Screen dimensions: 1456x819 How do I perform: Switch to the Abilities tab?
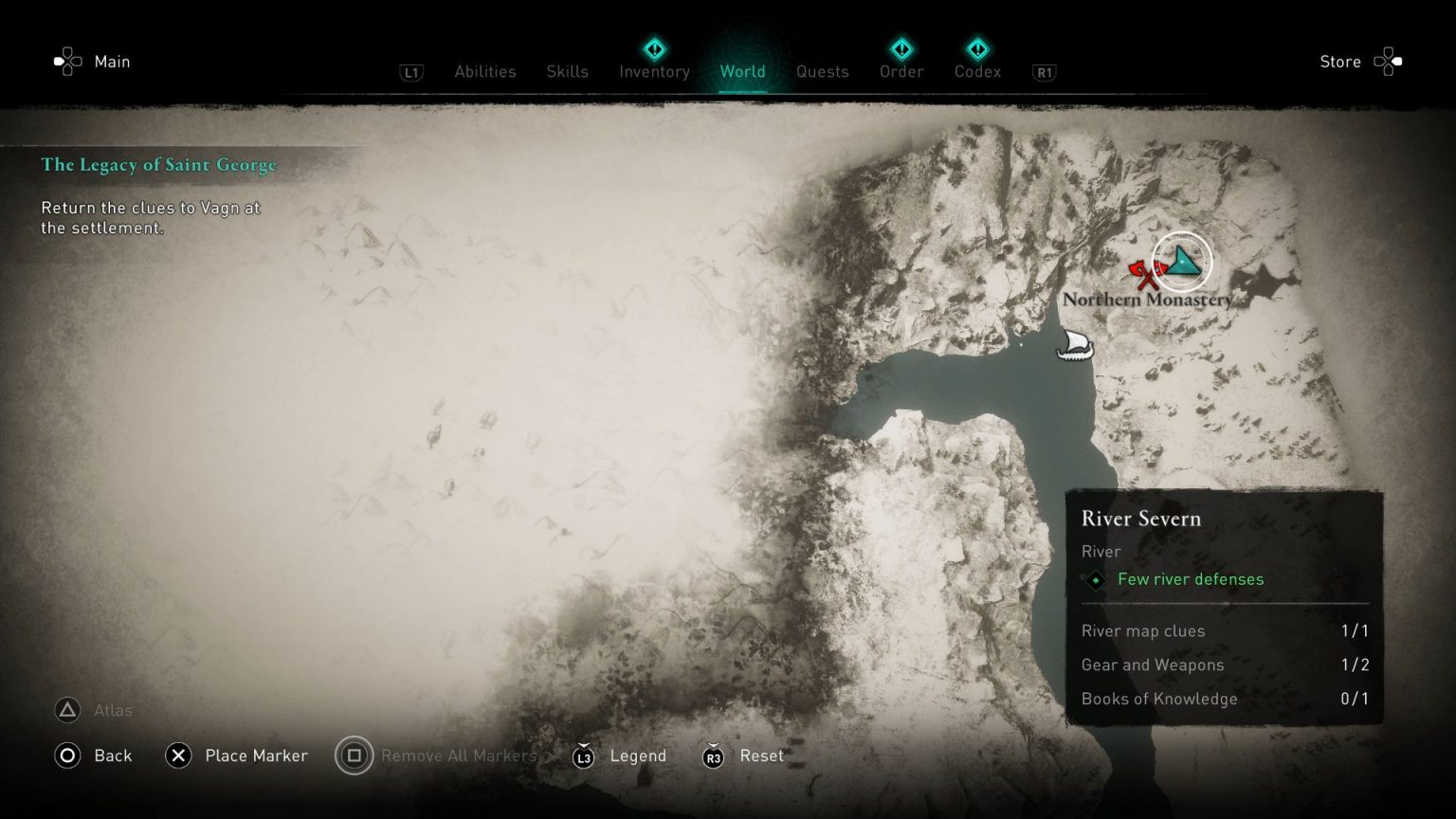coord(484,71)
